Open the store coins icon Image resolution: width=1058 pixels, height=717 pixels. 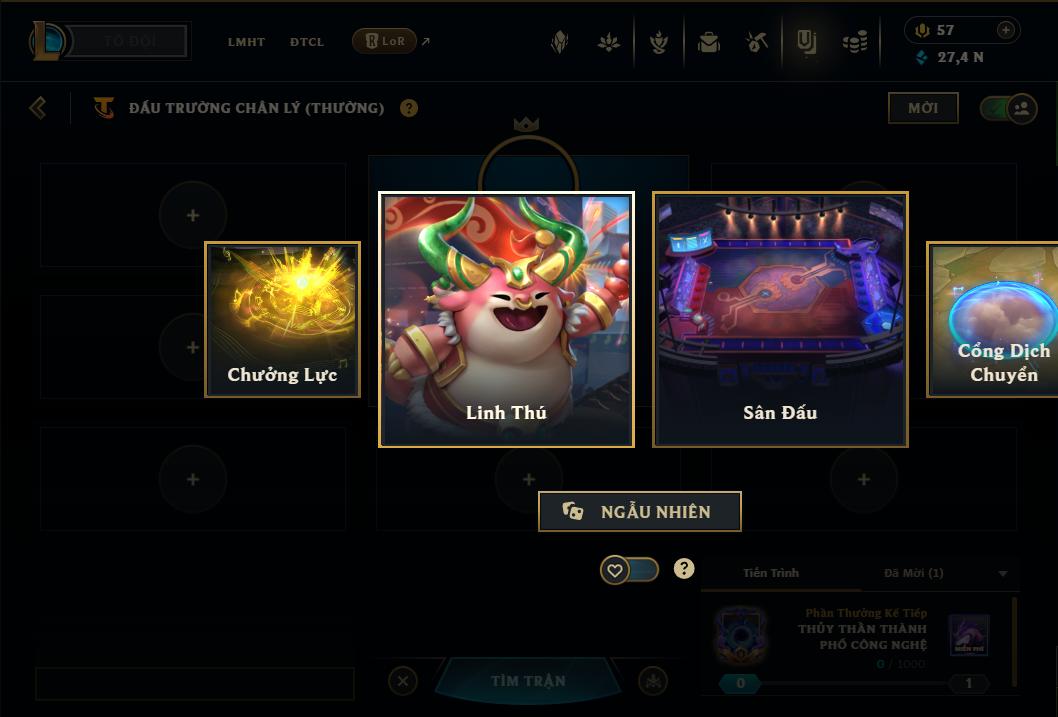pos(855,42)
